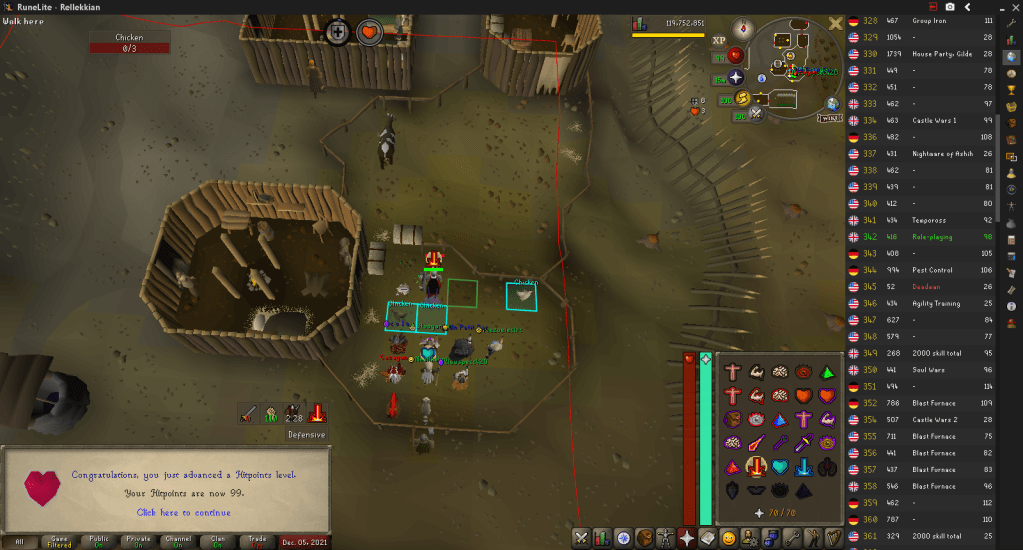Toggle the Trade chat filter tab
Viewport: 1023px width, 550px height.
point(257,540)
